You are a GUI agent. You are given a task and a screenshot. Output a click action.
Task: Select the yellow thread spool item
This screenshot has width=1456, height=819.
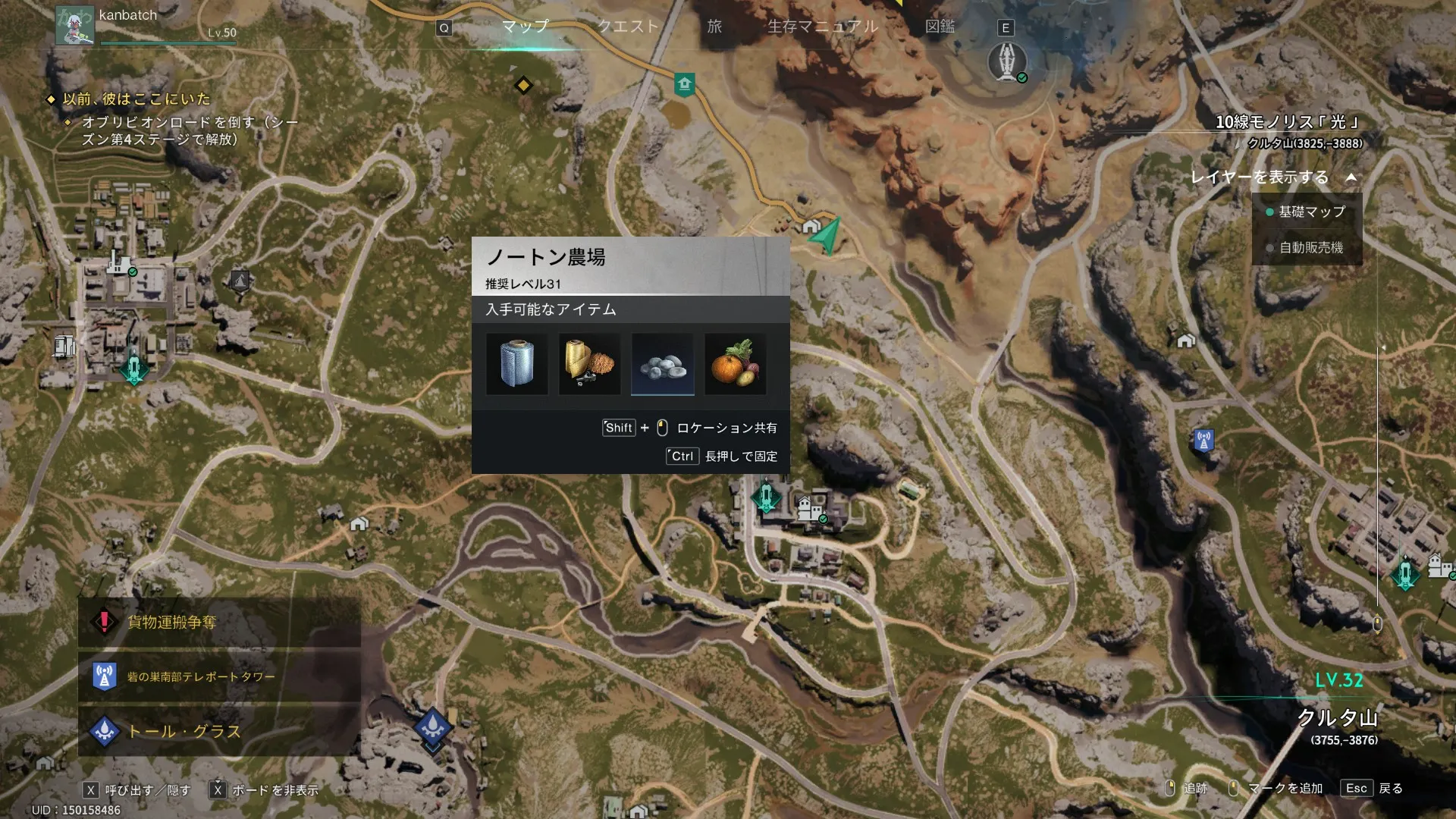pyautogui.click(x=590, y=364)
